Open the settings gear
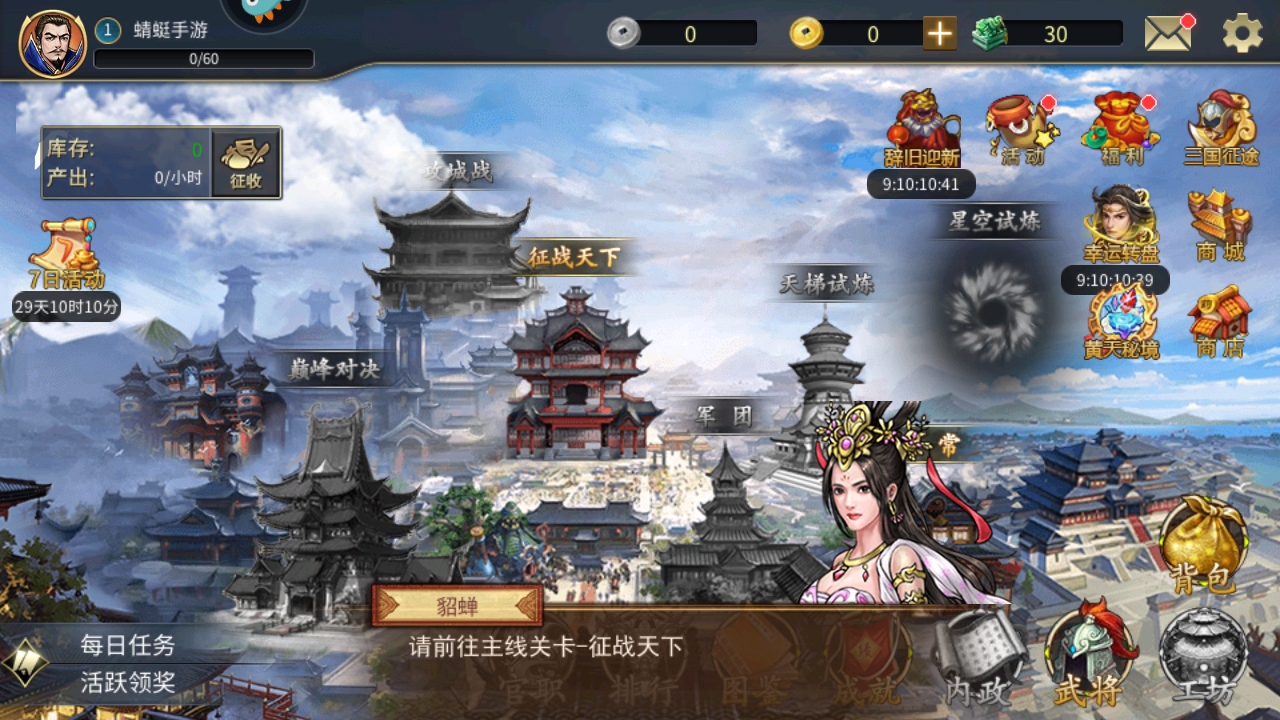 pyautogui.click(x=1240, y=31)
